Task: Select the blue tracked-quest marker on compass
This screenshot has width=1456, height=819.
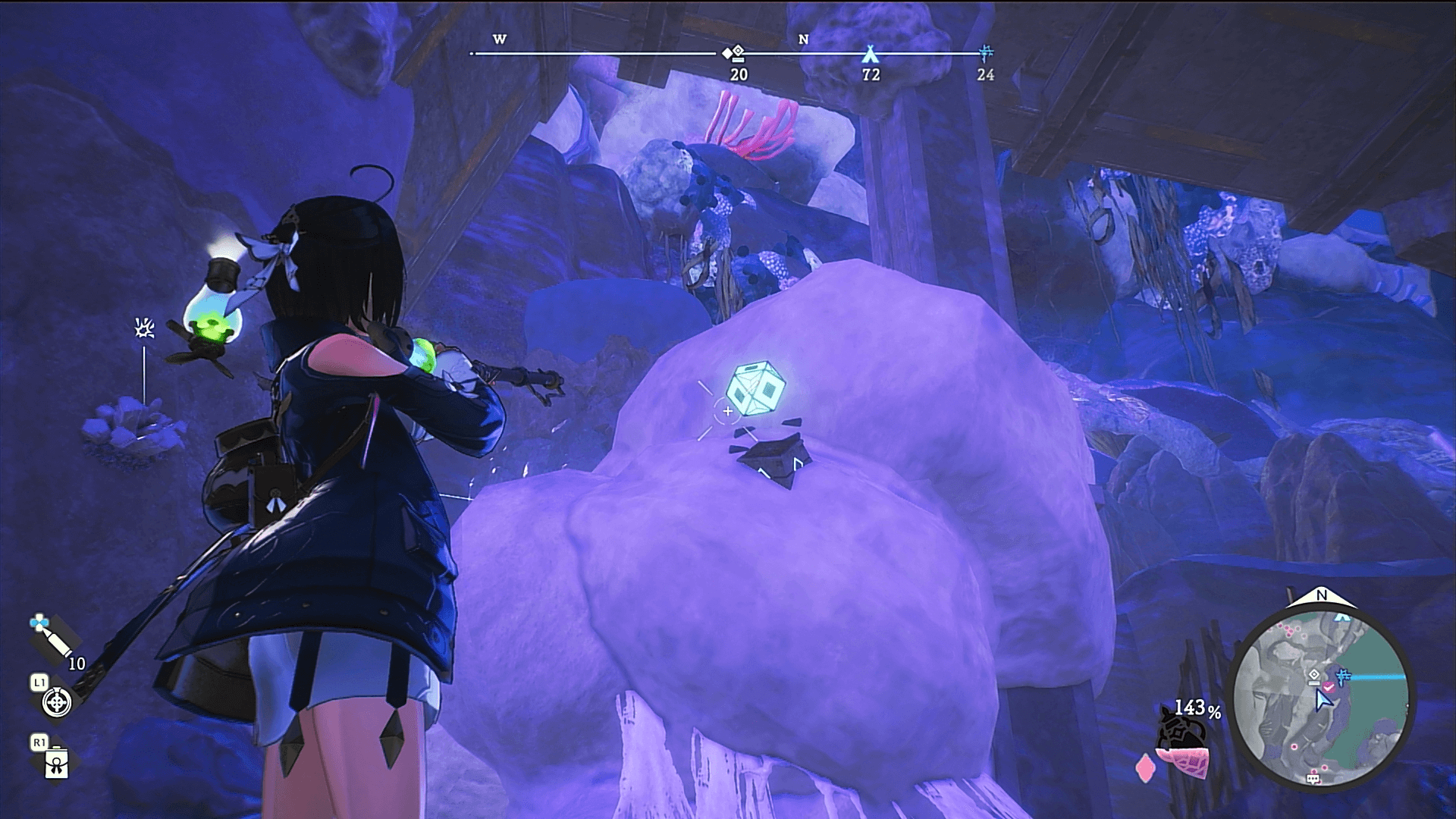Action: click(x=985, y=53)
